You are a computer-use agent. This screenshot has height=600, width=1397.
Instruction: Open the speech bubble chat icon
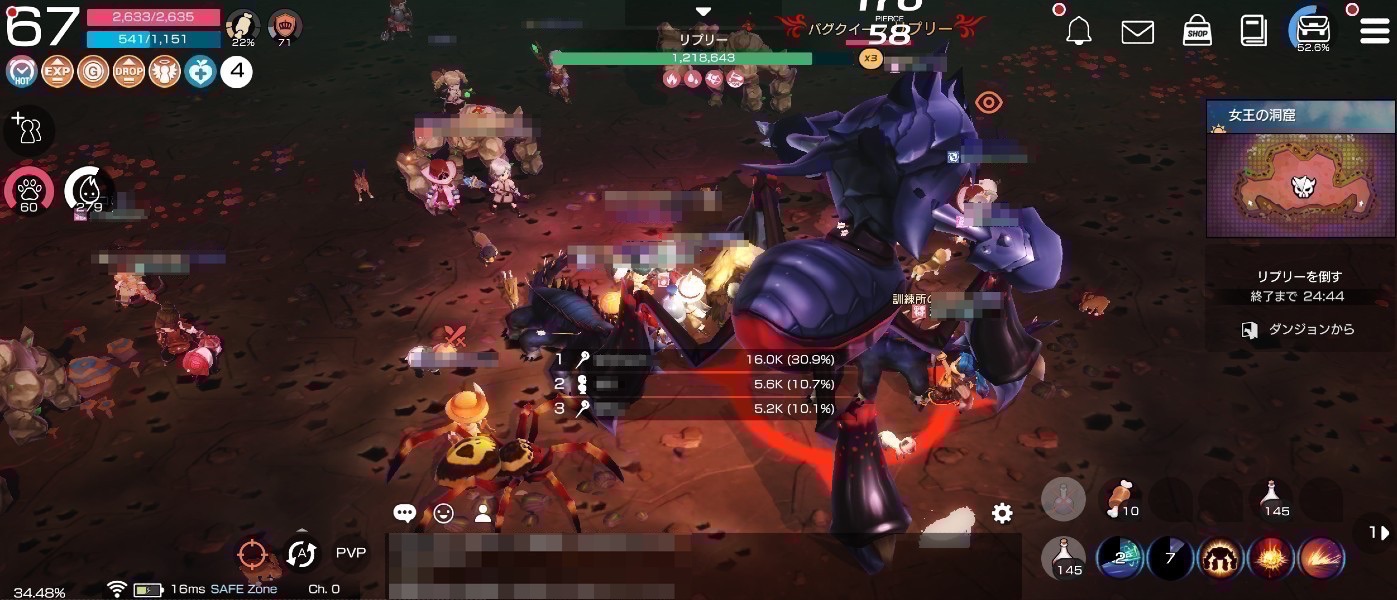pos(404,514)
